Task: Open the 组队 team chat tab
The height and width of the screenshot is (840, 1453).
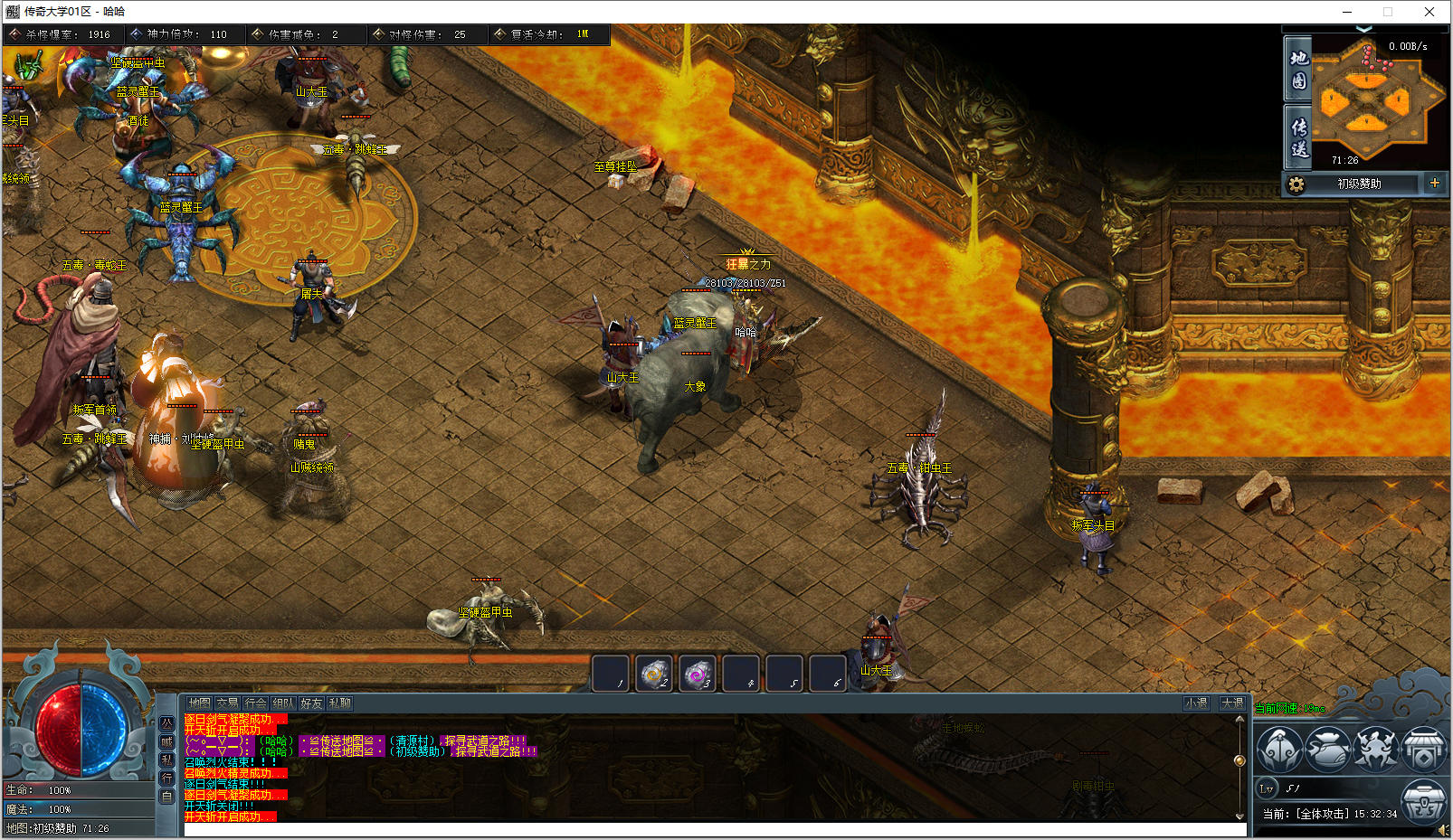Action: point(283,703)
